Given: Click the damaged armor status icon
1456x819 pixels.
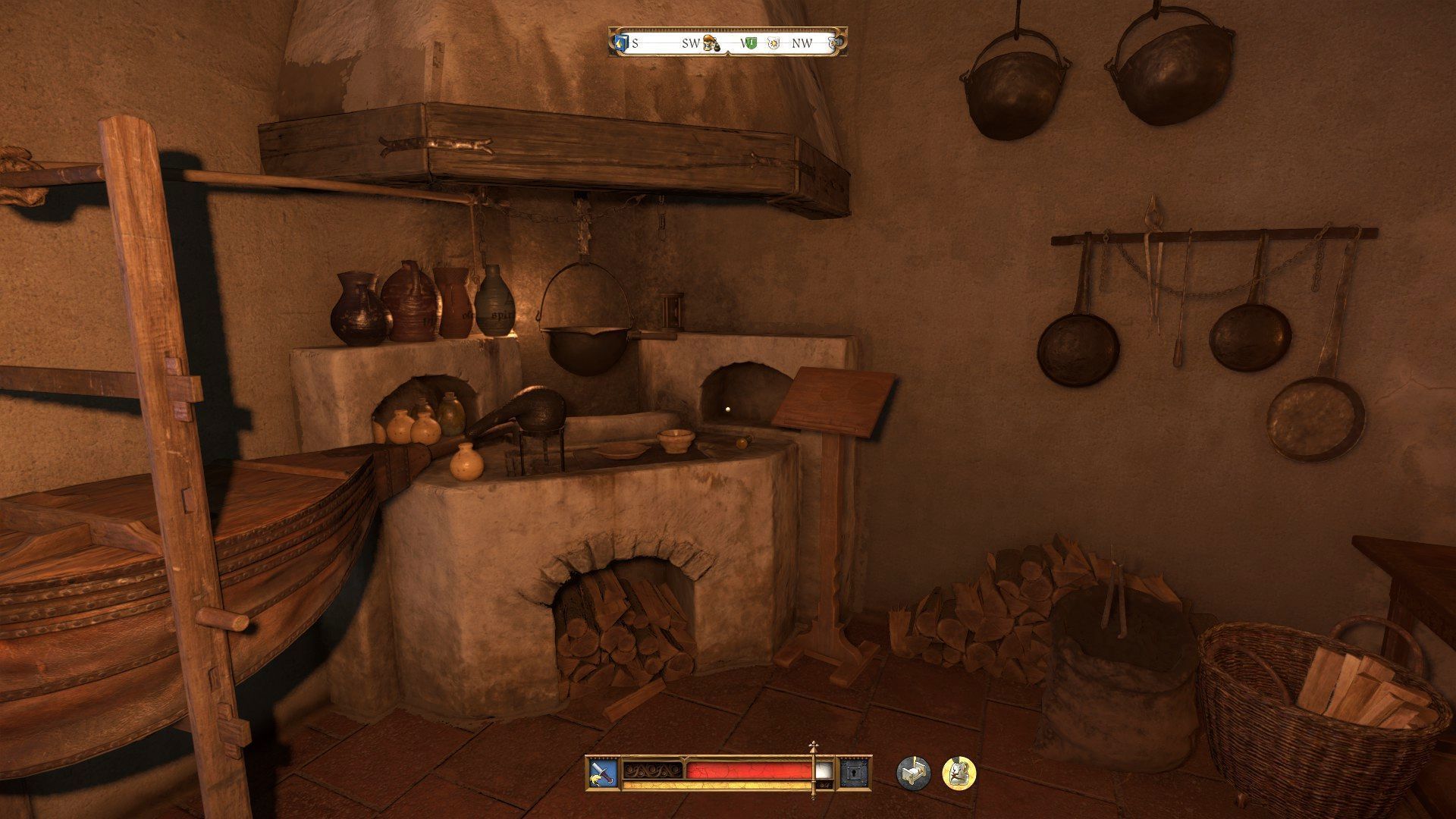Looking at the screenshot, I should (959, 773).
